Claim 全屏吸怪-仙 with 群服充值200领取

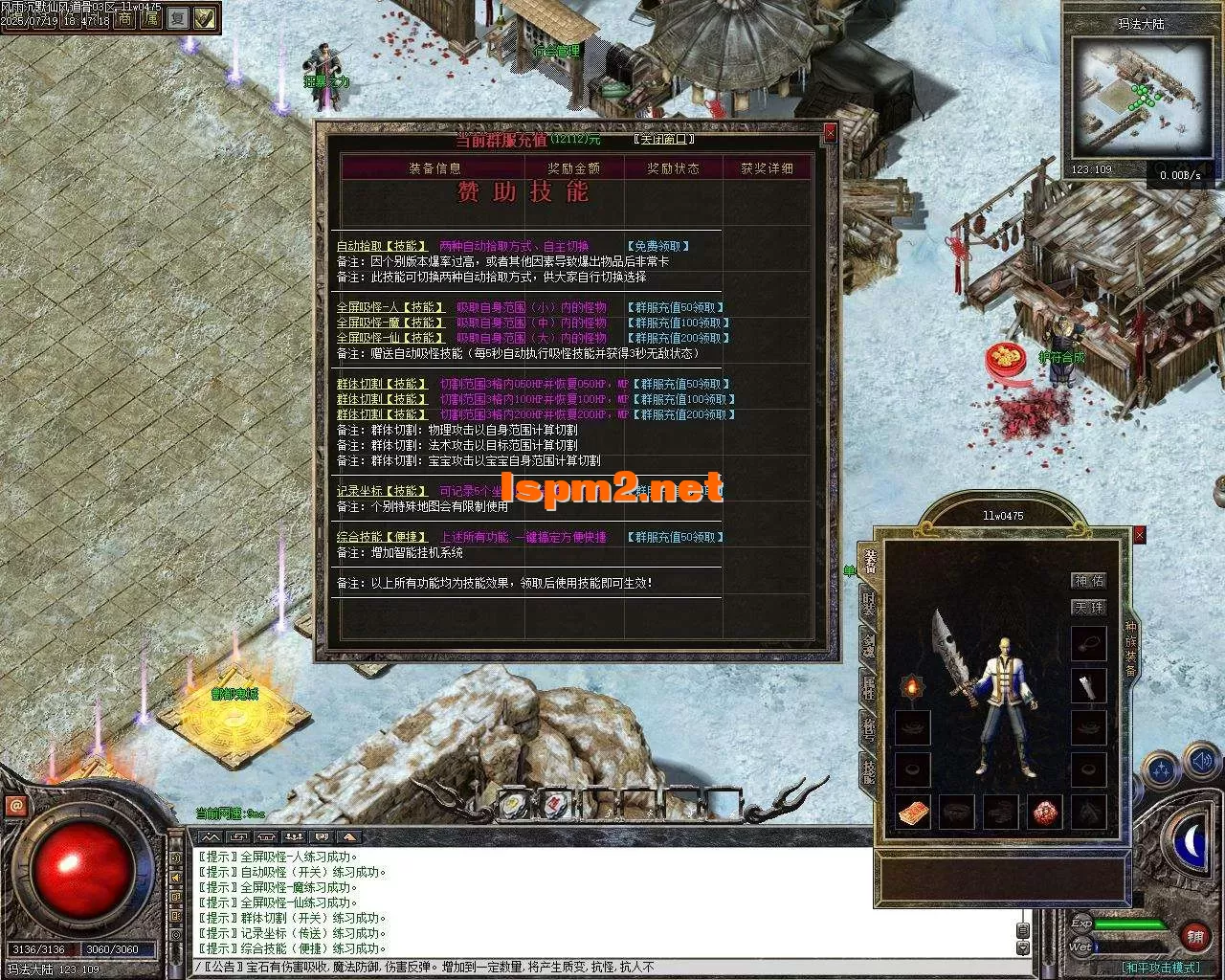(679, 338)
